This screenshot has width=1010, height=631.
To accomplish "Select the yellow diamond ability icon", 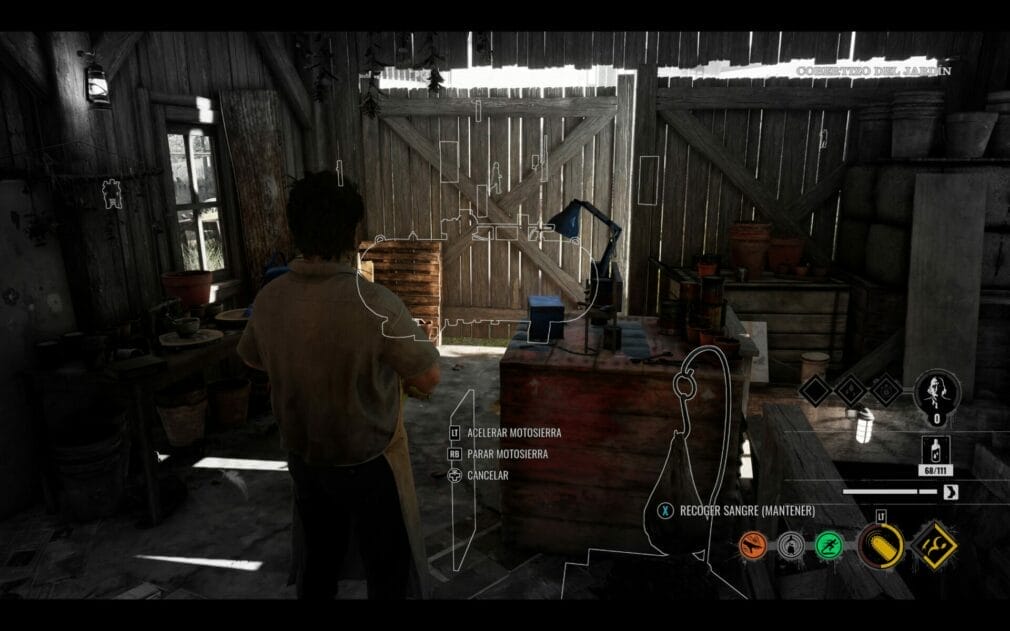I will coord(934,545).
